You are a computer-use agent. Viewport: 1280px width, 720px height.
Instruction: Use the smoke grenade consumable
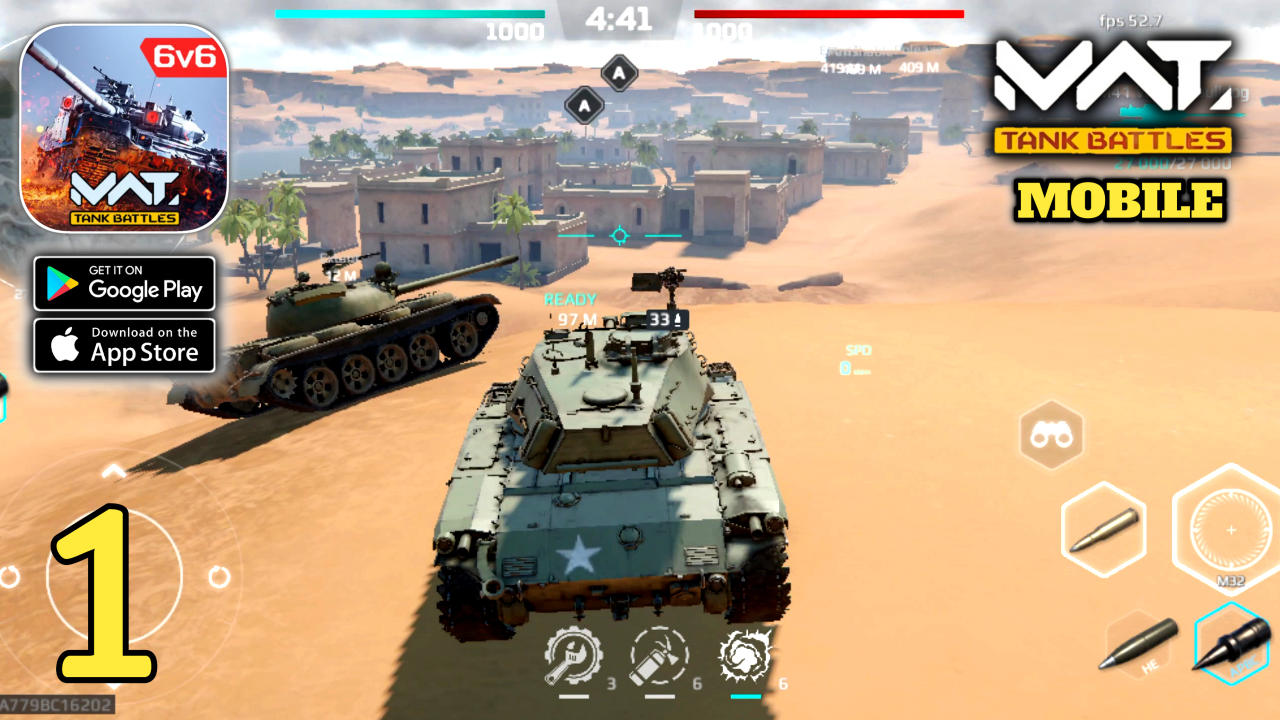pos(744,657)
